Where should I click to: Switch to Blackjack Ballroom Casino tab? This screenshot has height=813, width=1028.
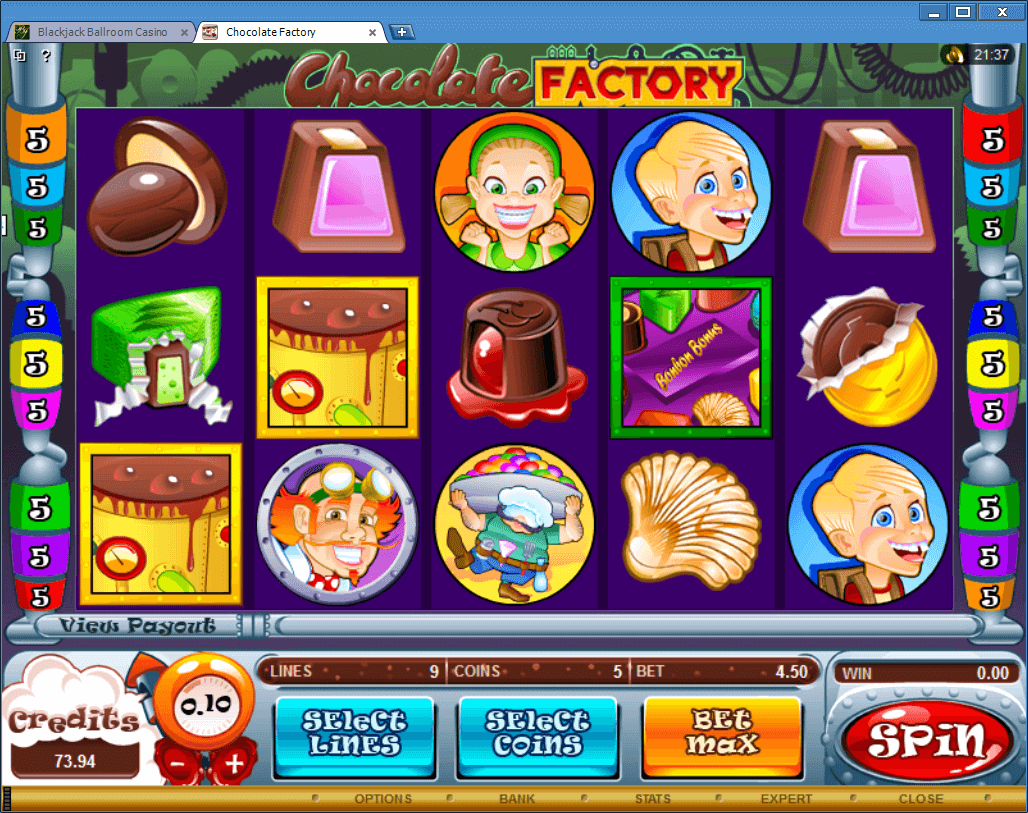tap(102, 32)
